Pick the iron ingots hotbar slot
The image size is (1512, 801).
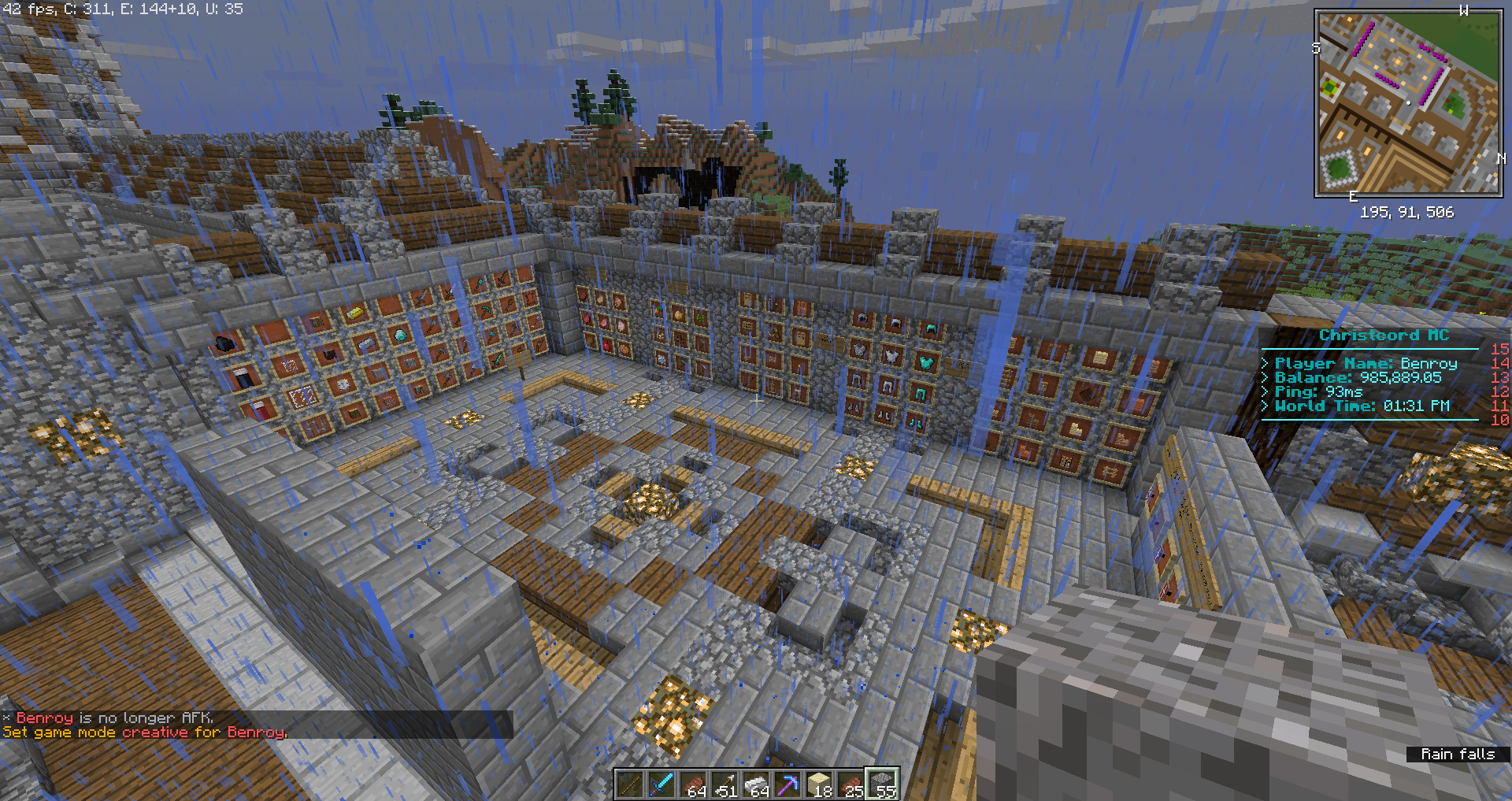click(756, 784)
